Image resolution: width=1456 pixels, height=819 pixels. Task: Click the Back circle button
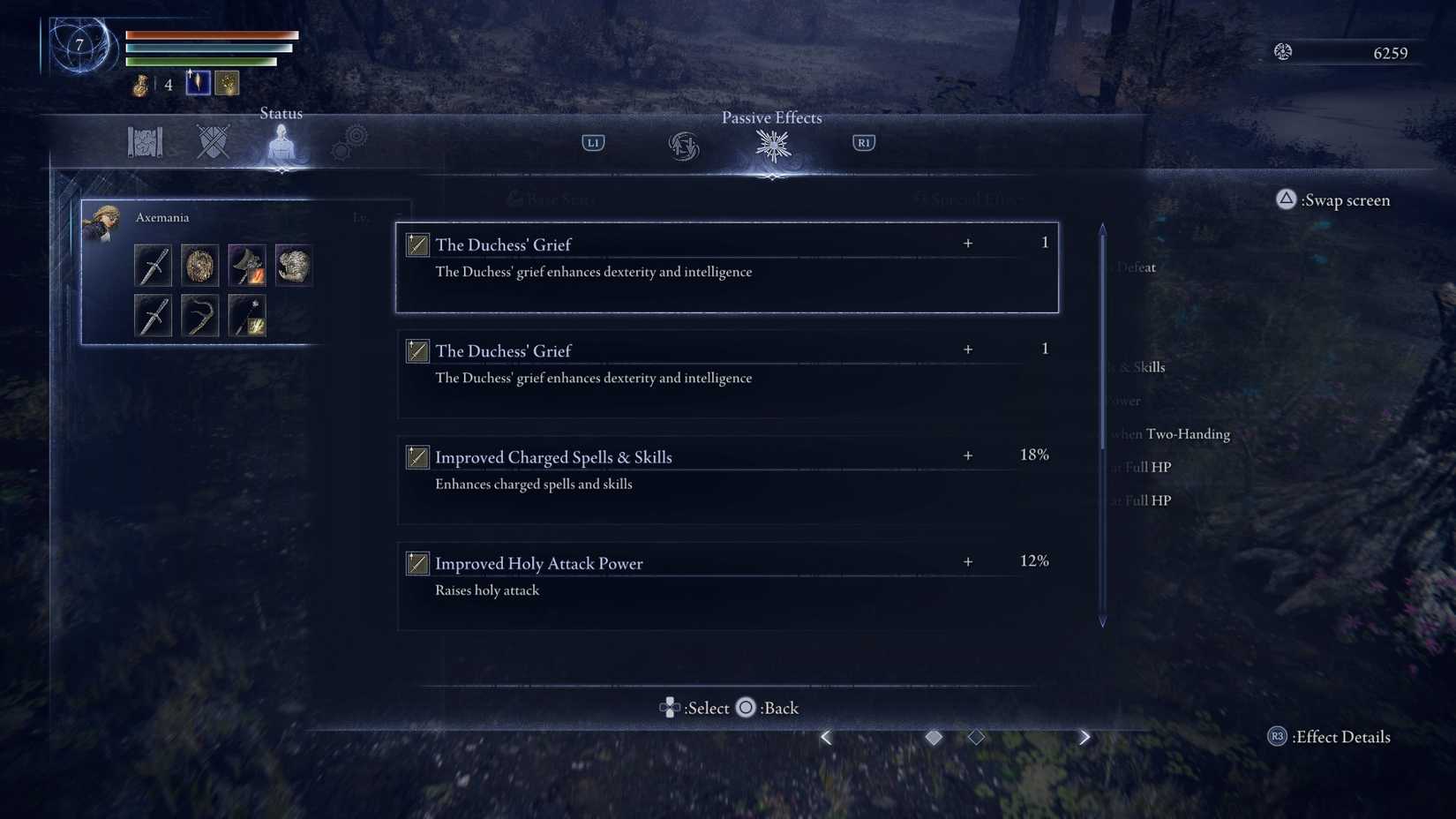coord(746,708)
